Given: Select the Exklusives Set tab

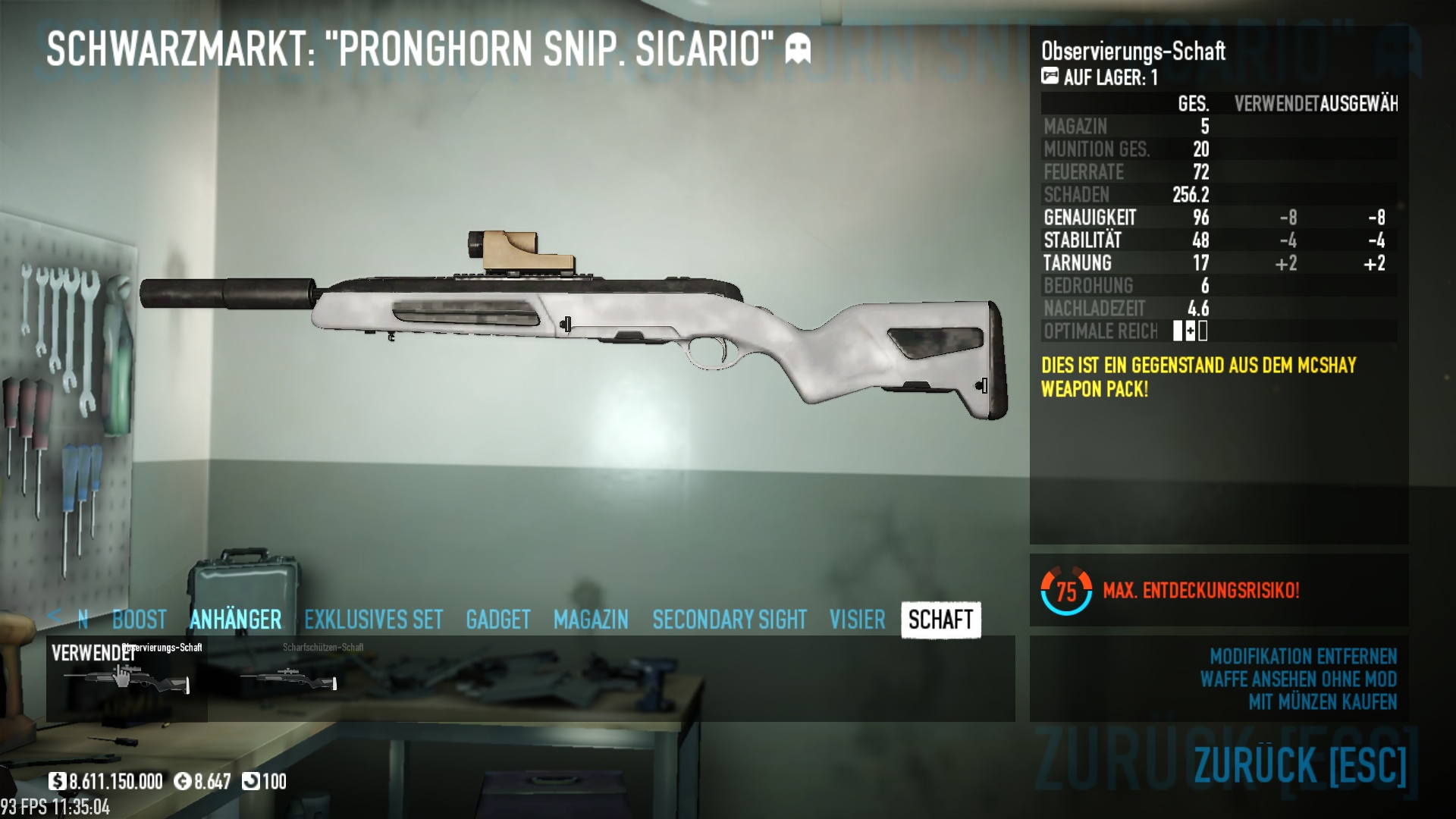Looking at the screenshot, I should point(373,620).
